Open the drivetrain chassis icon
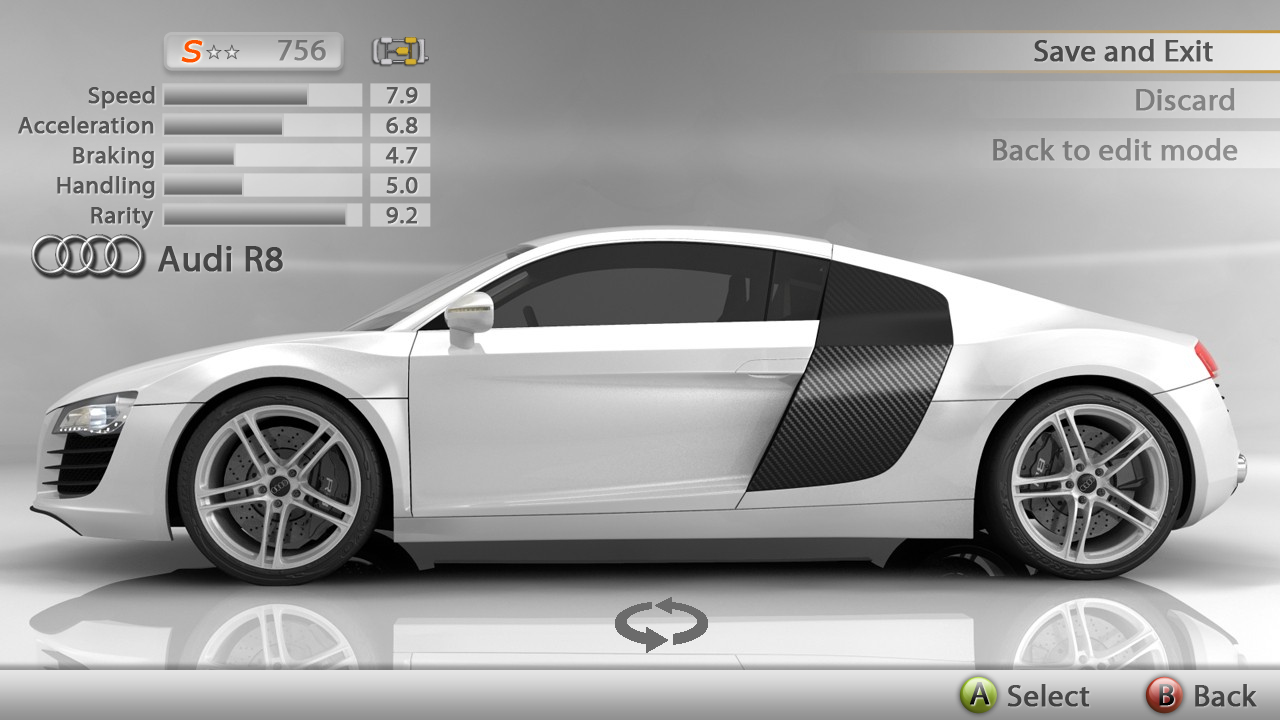This screenshot has height=720, width=1280. coord(400,50)
